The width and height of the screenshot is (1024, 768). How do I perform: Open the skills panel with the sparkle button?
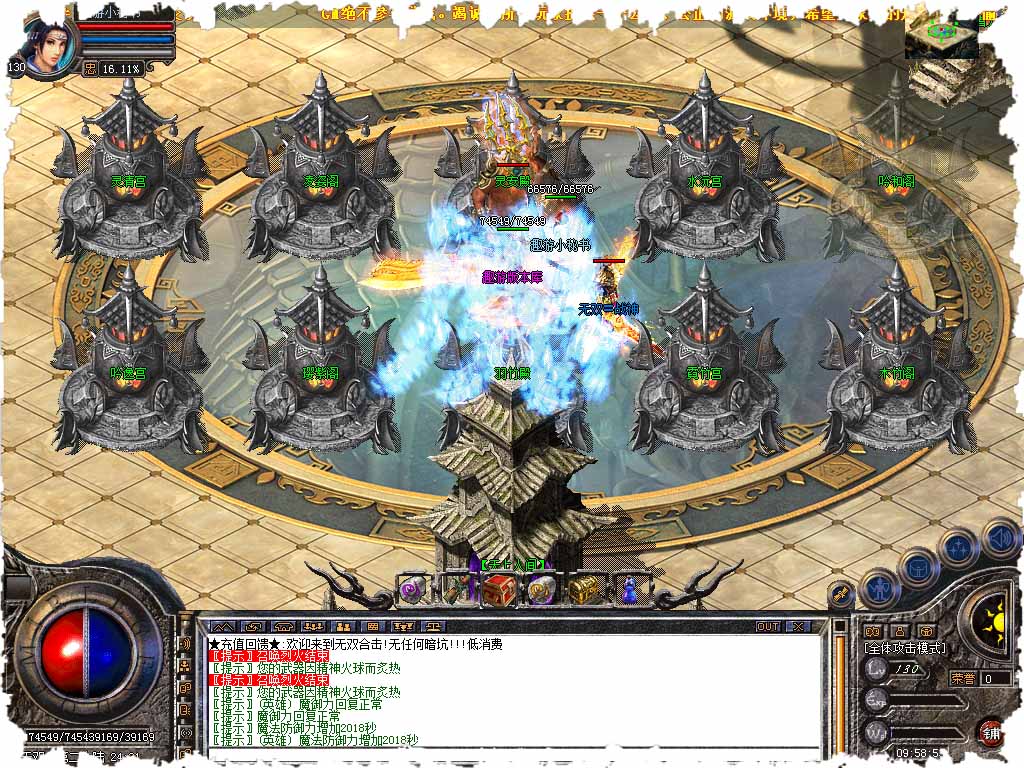[x=959, y=548]
